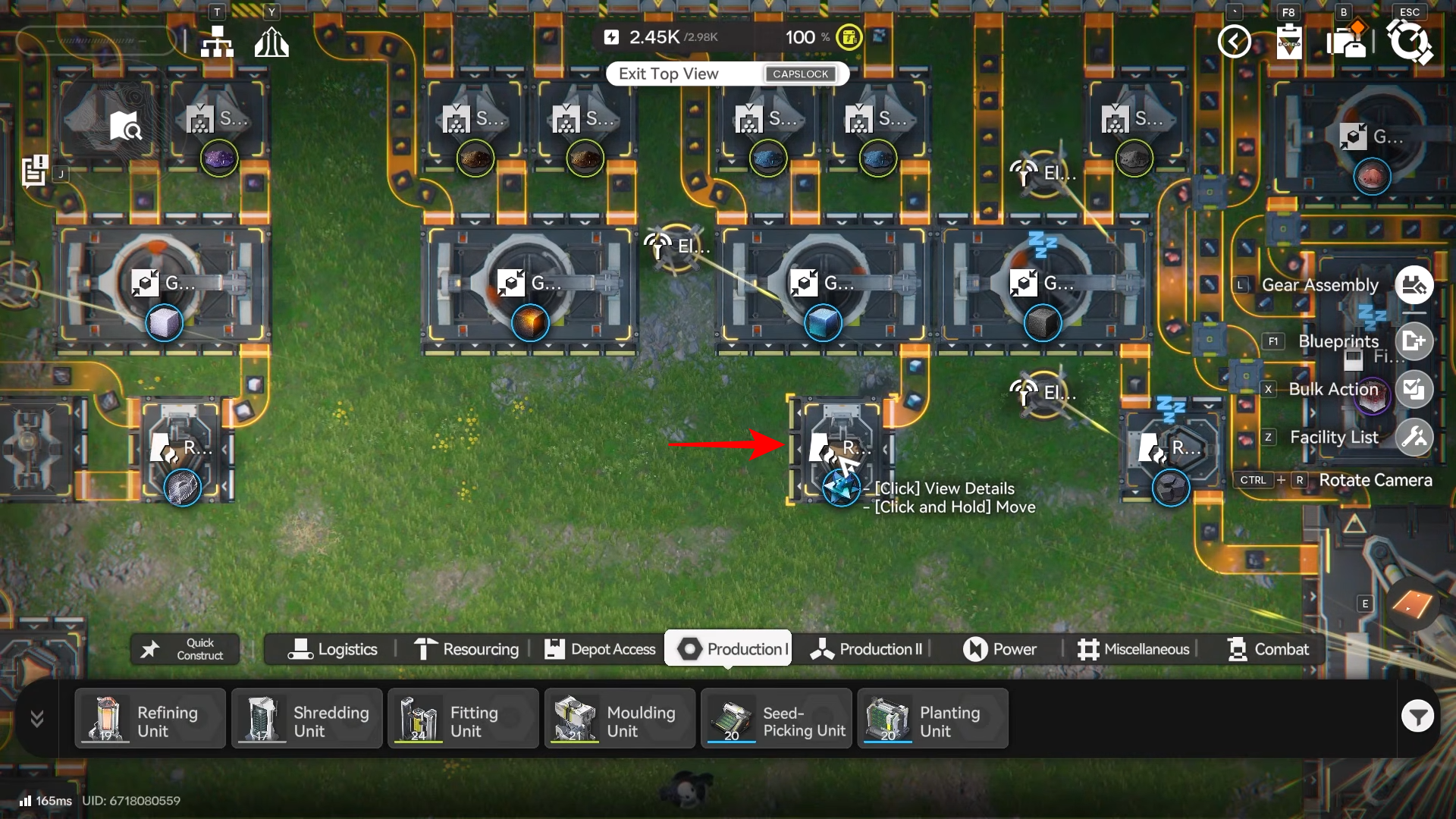Image resolution: width=1456 pixels, height=819 pixels.
Task: Open the building filter funnel
Action: [x=1417, y=716]
